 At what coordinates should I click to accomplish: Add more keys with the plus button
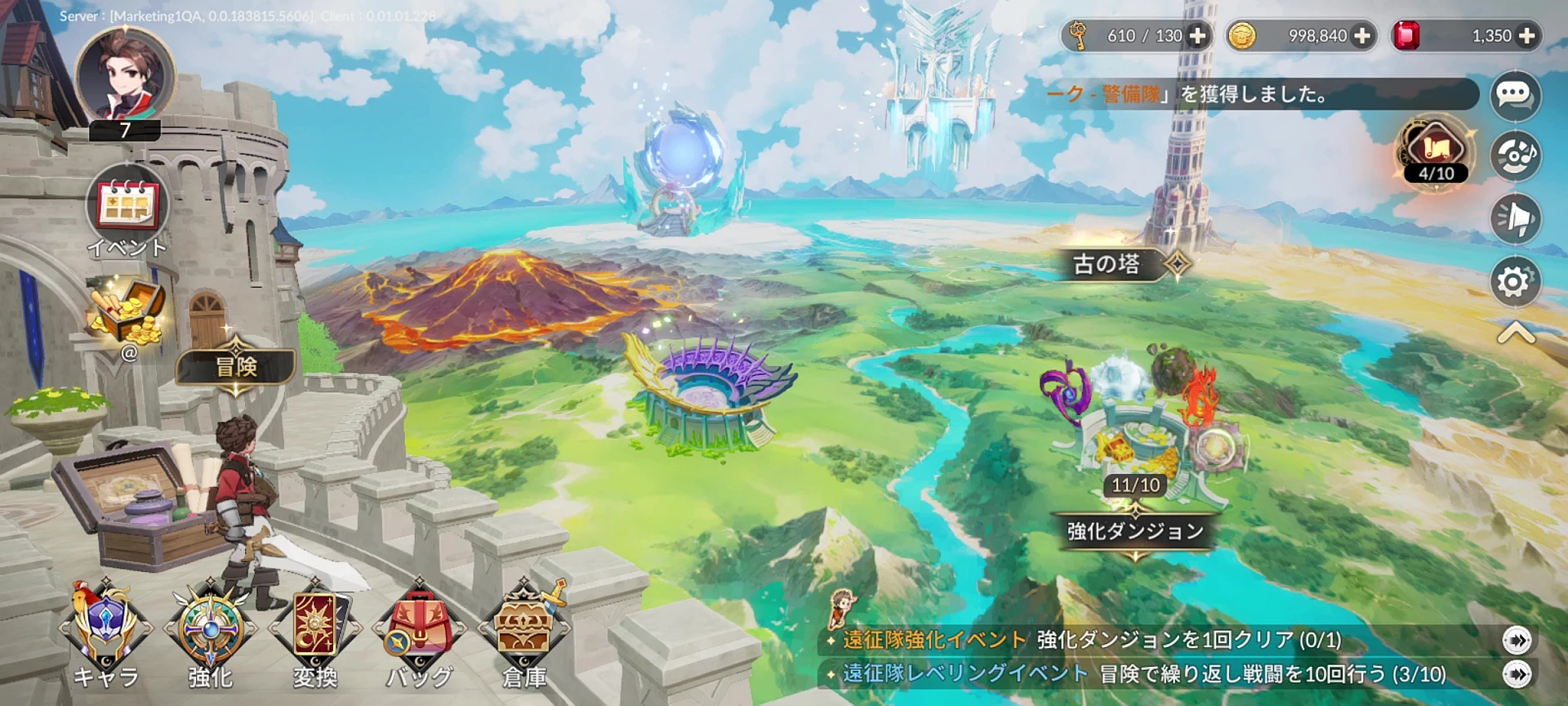coord(1198,36)
